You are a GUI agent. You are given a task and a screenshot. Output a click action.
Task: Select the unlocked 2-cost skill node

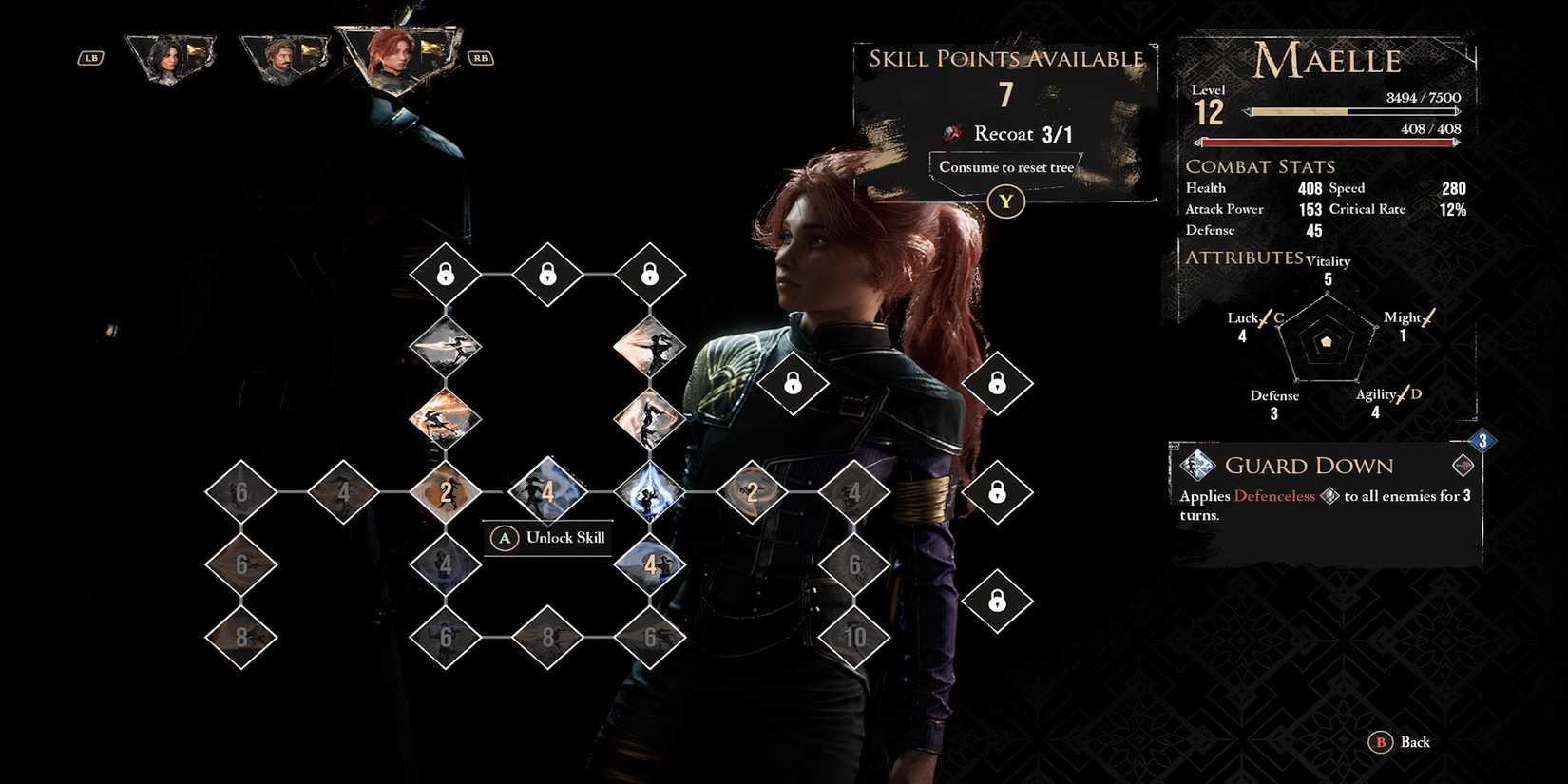pos(445,492)
